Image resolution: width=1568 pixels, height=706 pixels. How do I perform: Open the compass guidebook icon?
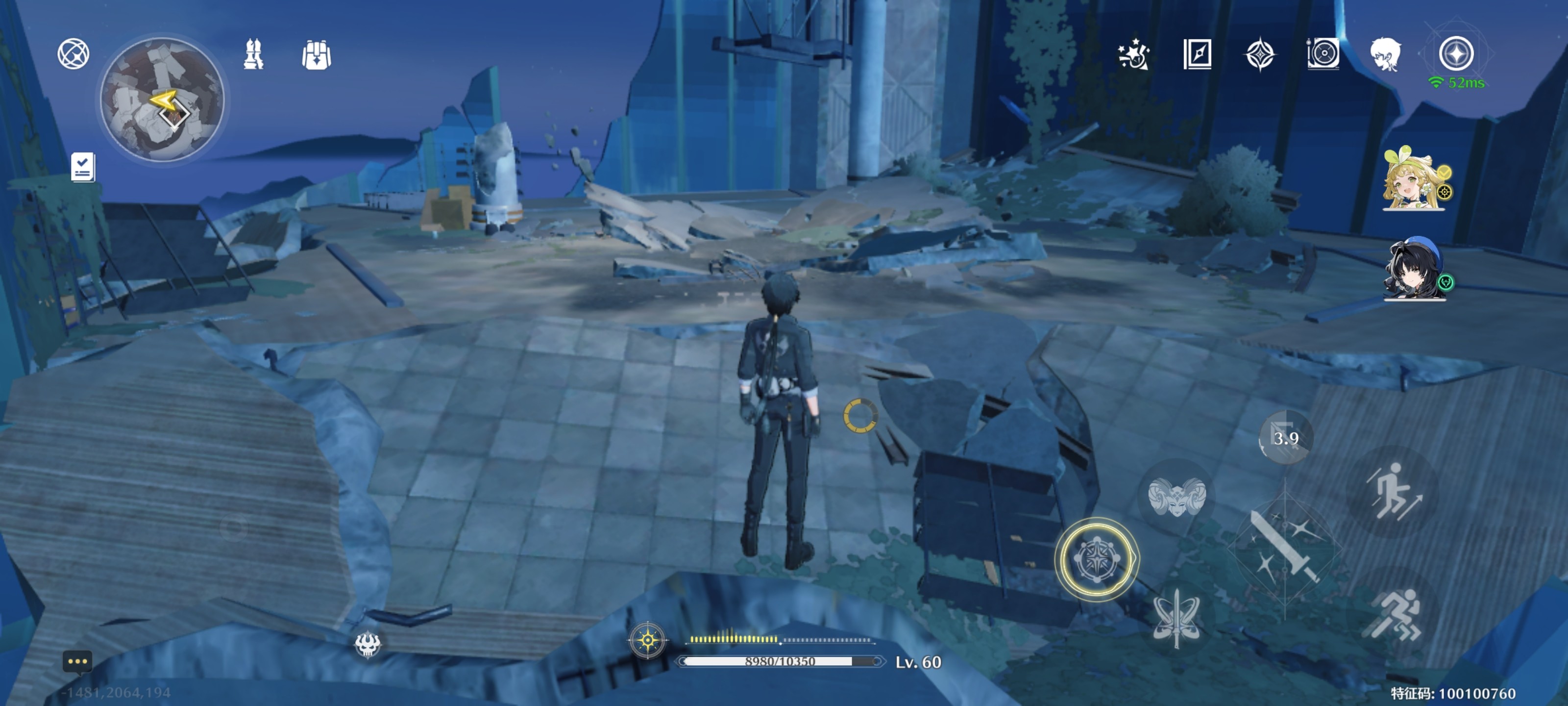[x=1197, y=55]
